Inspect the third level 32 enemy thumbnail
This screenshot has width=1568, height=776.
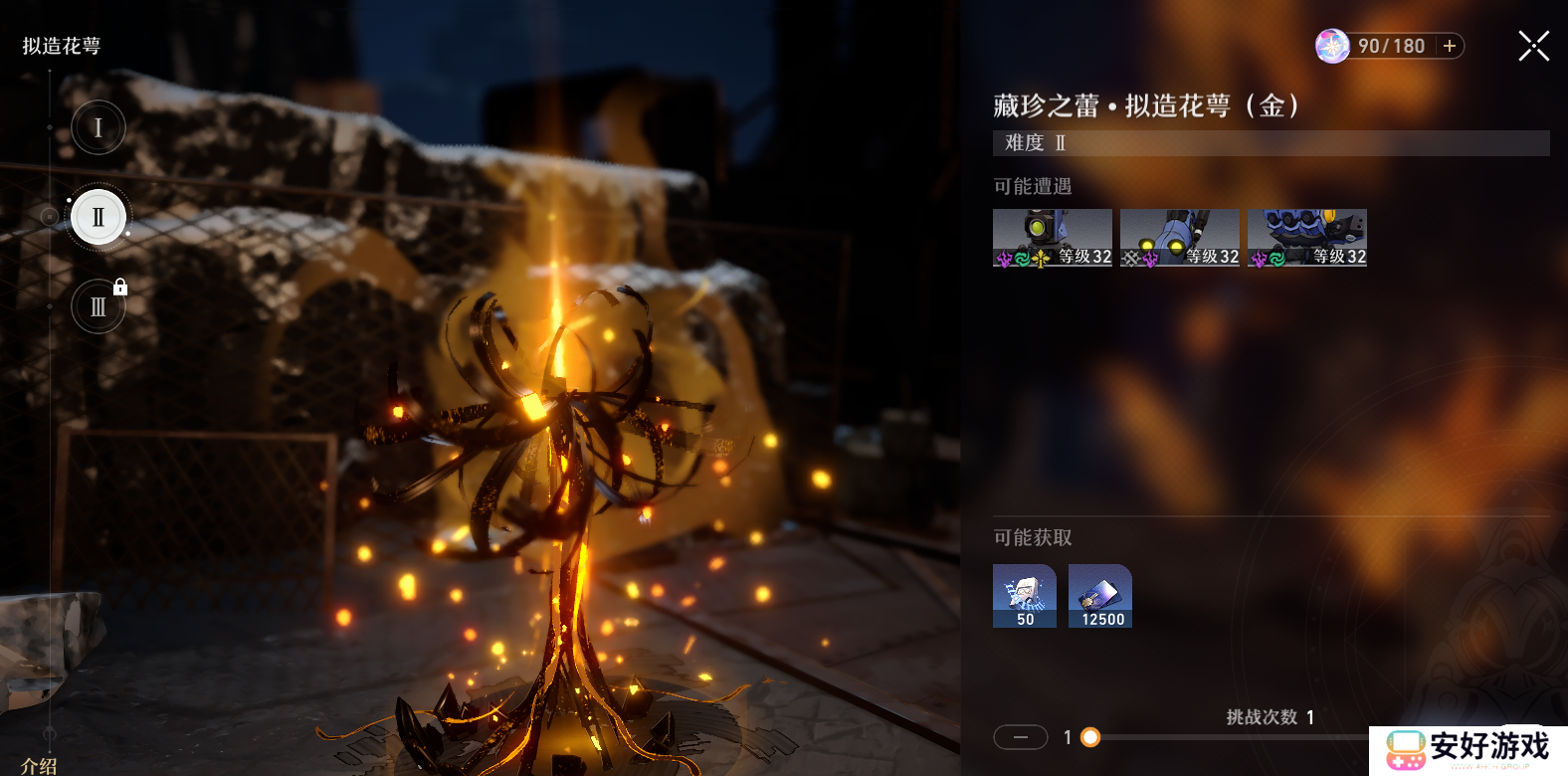click(1306, 238)
